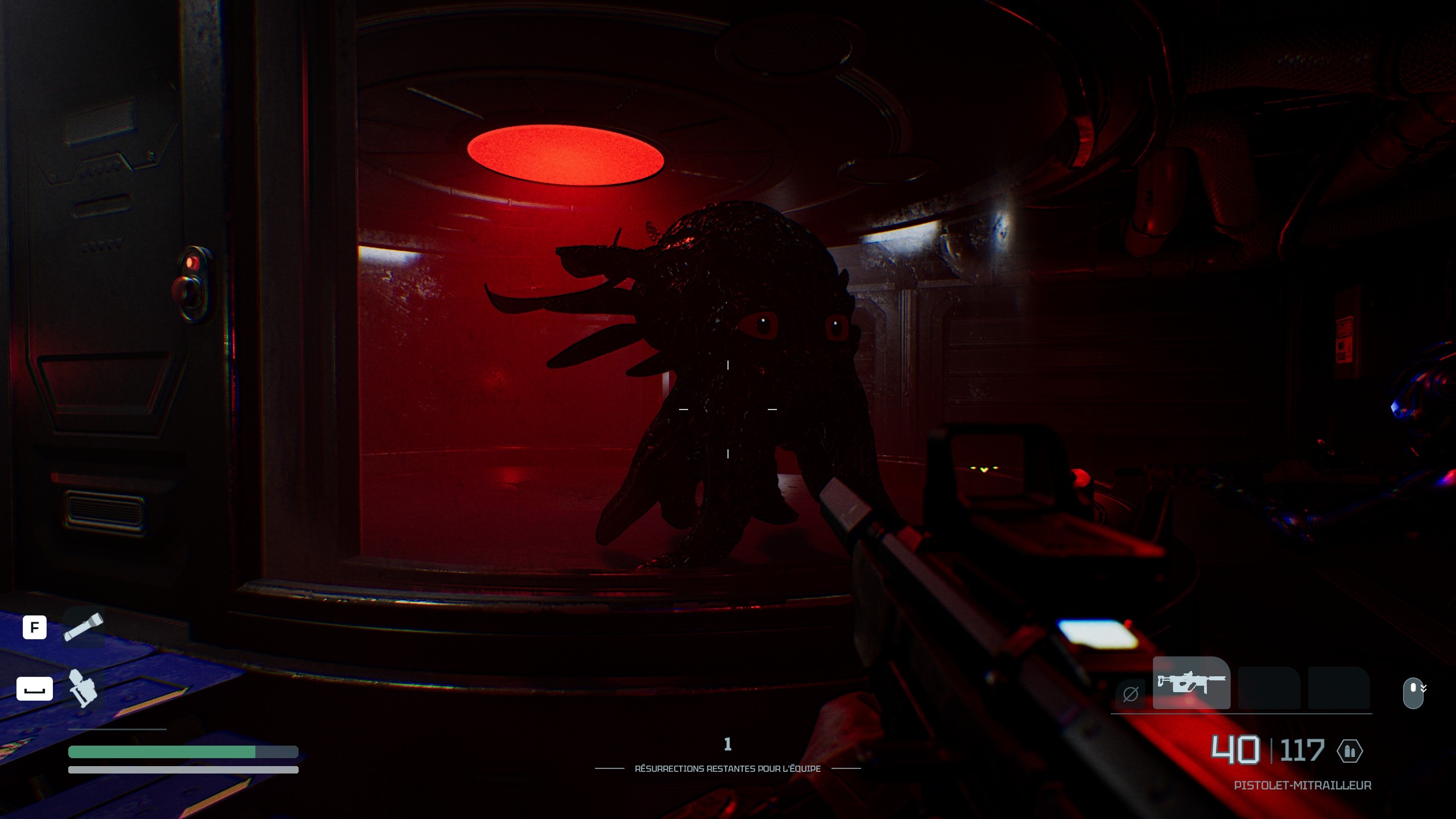Choose the unarmed empty-hands slot
1456x819 pixels.
1130,693
